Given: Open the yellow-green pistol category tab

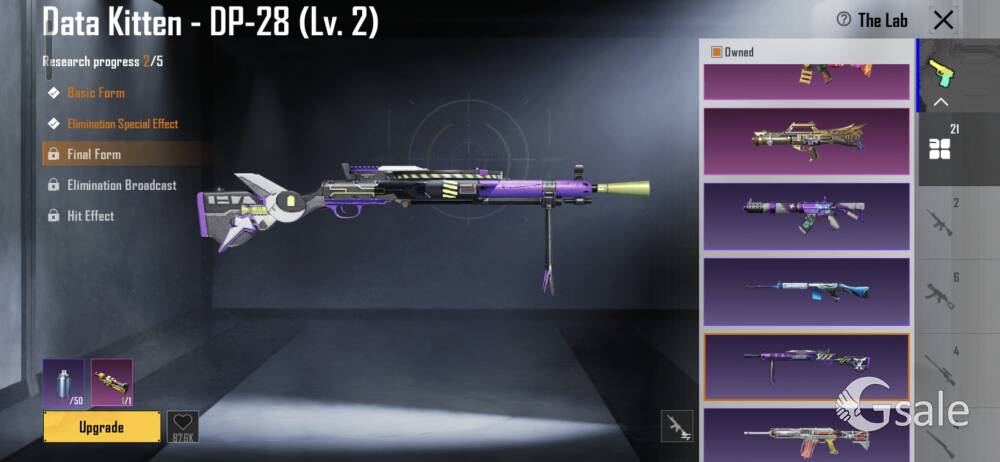Looking at the screenshot, I should (x=941, y=72).
